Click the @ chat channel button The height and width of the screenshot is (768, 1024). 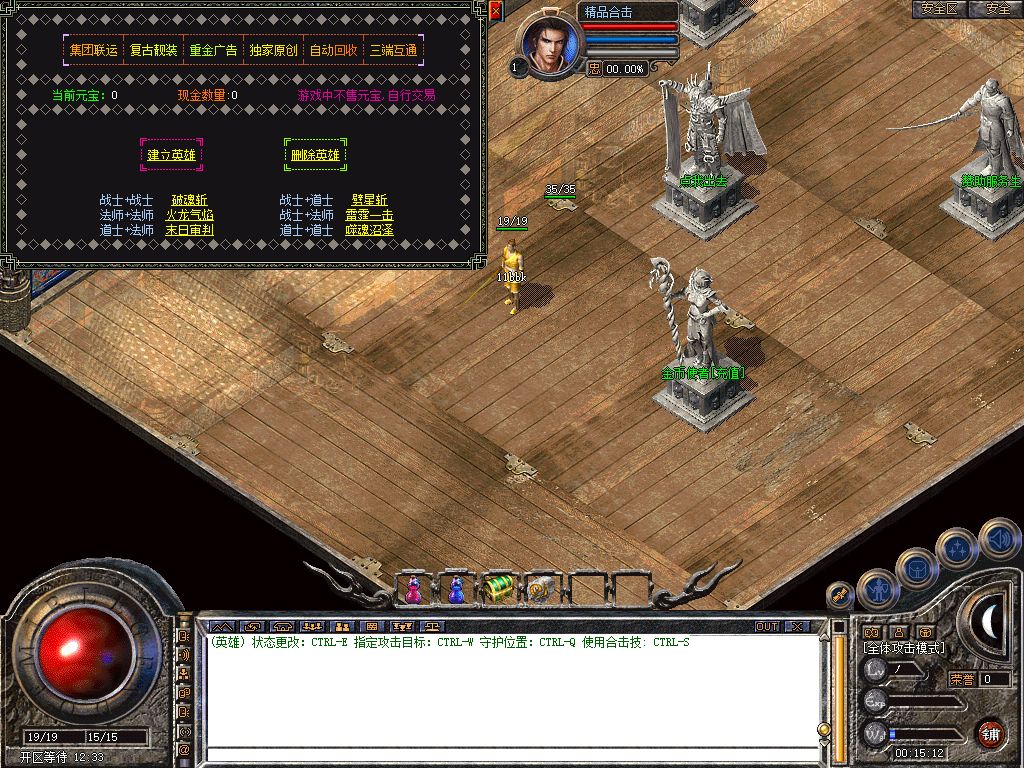[x=184, y=749]
